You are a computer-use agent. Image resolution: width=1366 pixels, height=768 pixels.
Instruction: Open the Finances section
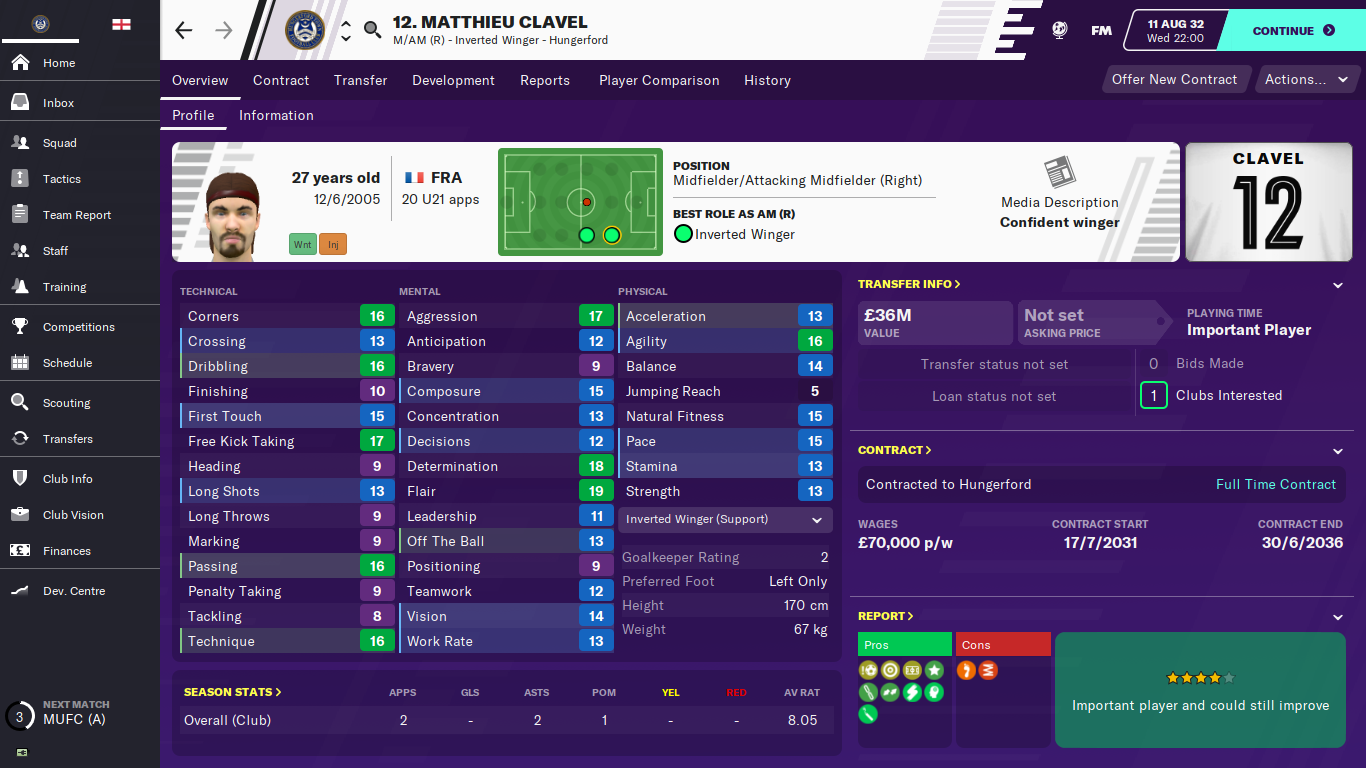click(66, 551)
